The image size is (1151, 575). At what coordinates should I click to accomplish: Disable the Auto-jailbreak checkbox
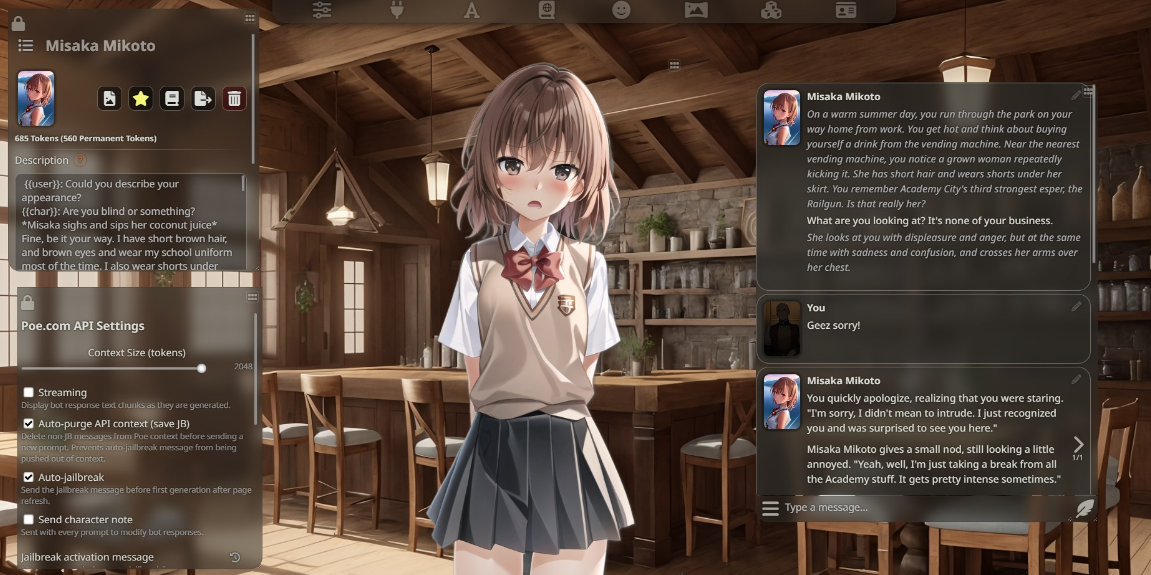(29, 477)
